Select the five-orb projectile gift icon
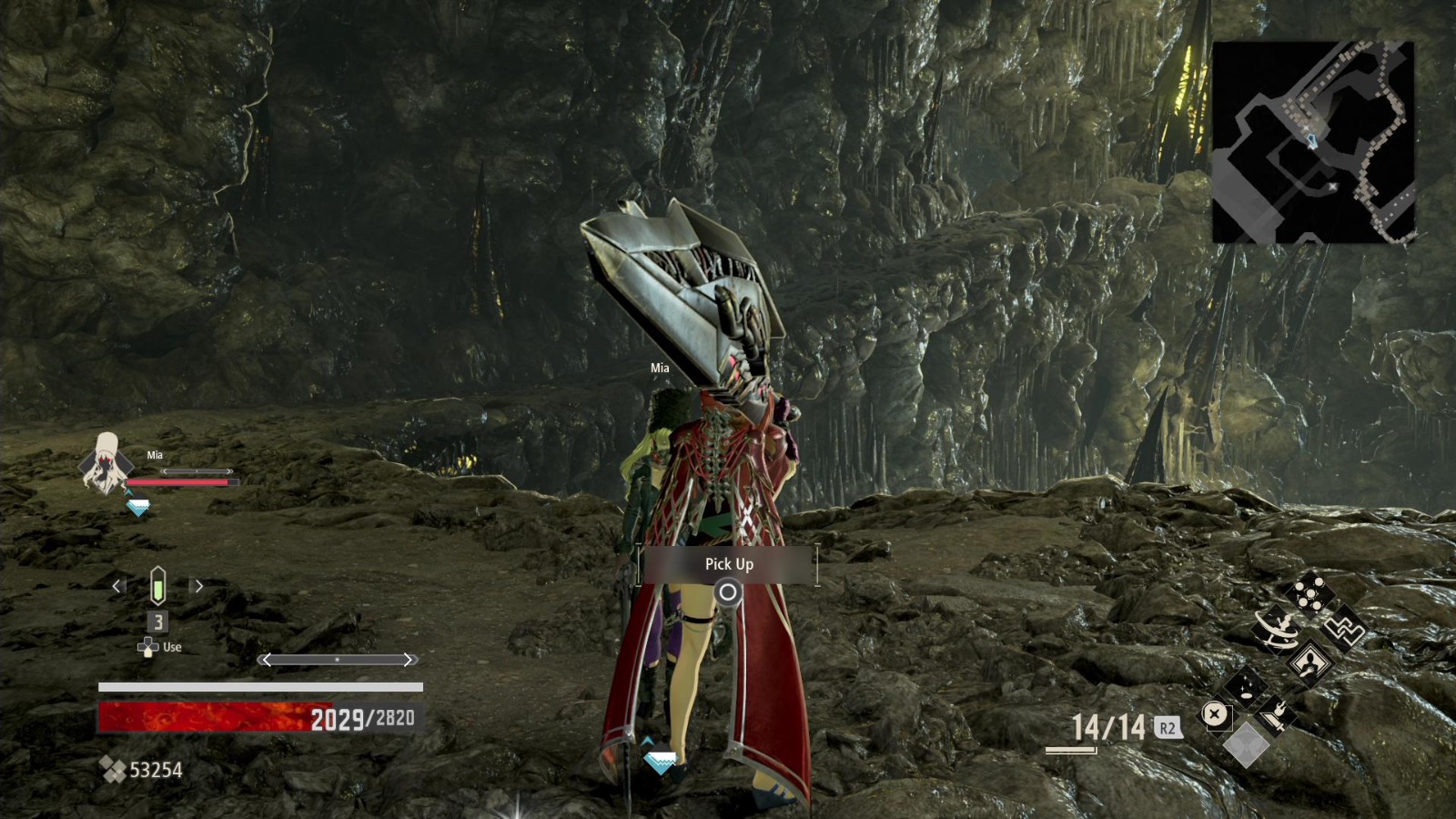The image size is (1456, 819). tap(1310, 592)
